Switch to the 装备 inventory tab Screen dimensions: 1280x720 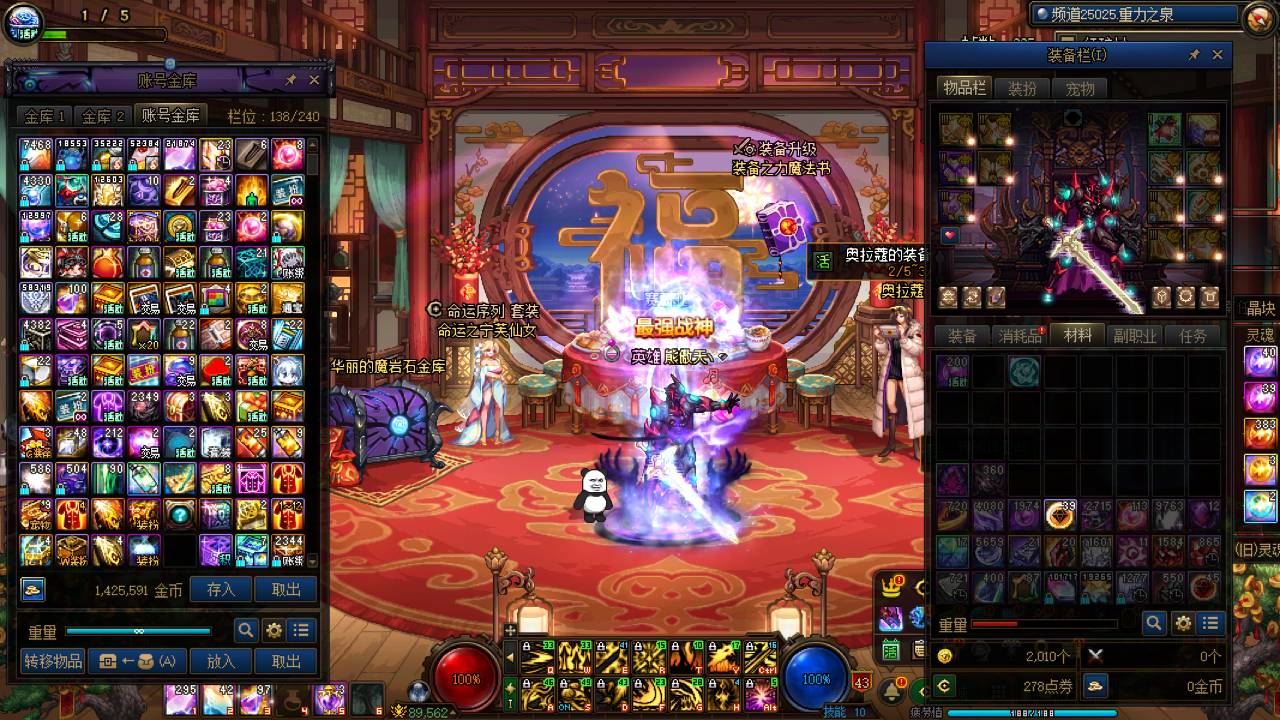962,336
